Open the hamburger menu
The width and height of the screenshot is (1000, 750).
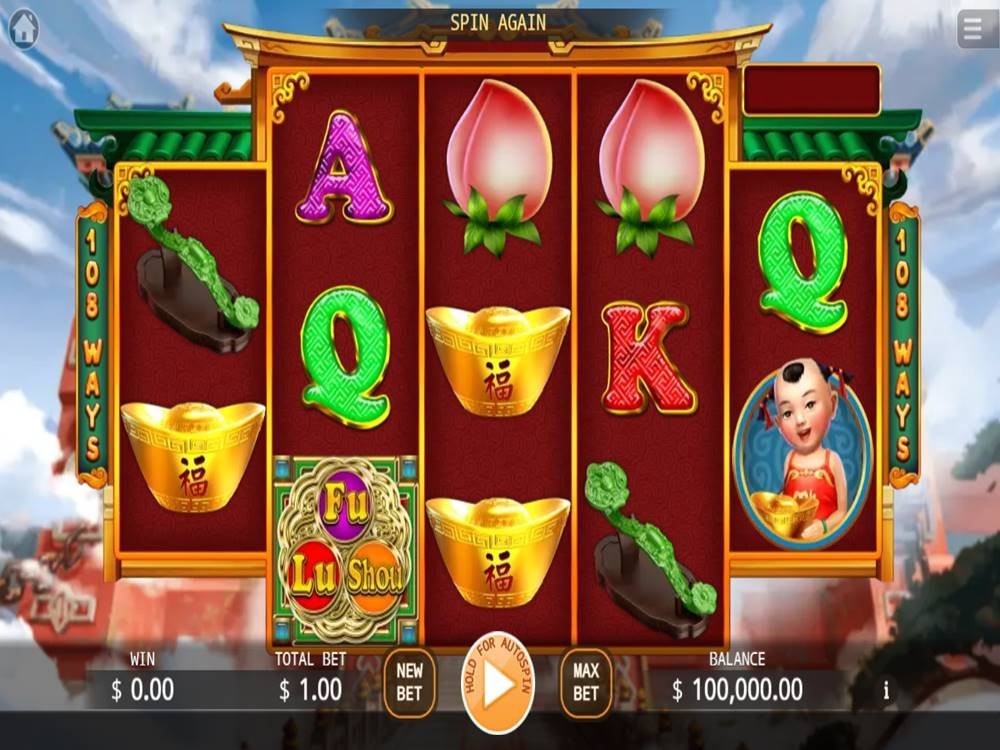click(977, 30)
